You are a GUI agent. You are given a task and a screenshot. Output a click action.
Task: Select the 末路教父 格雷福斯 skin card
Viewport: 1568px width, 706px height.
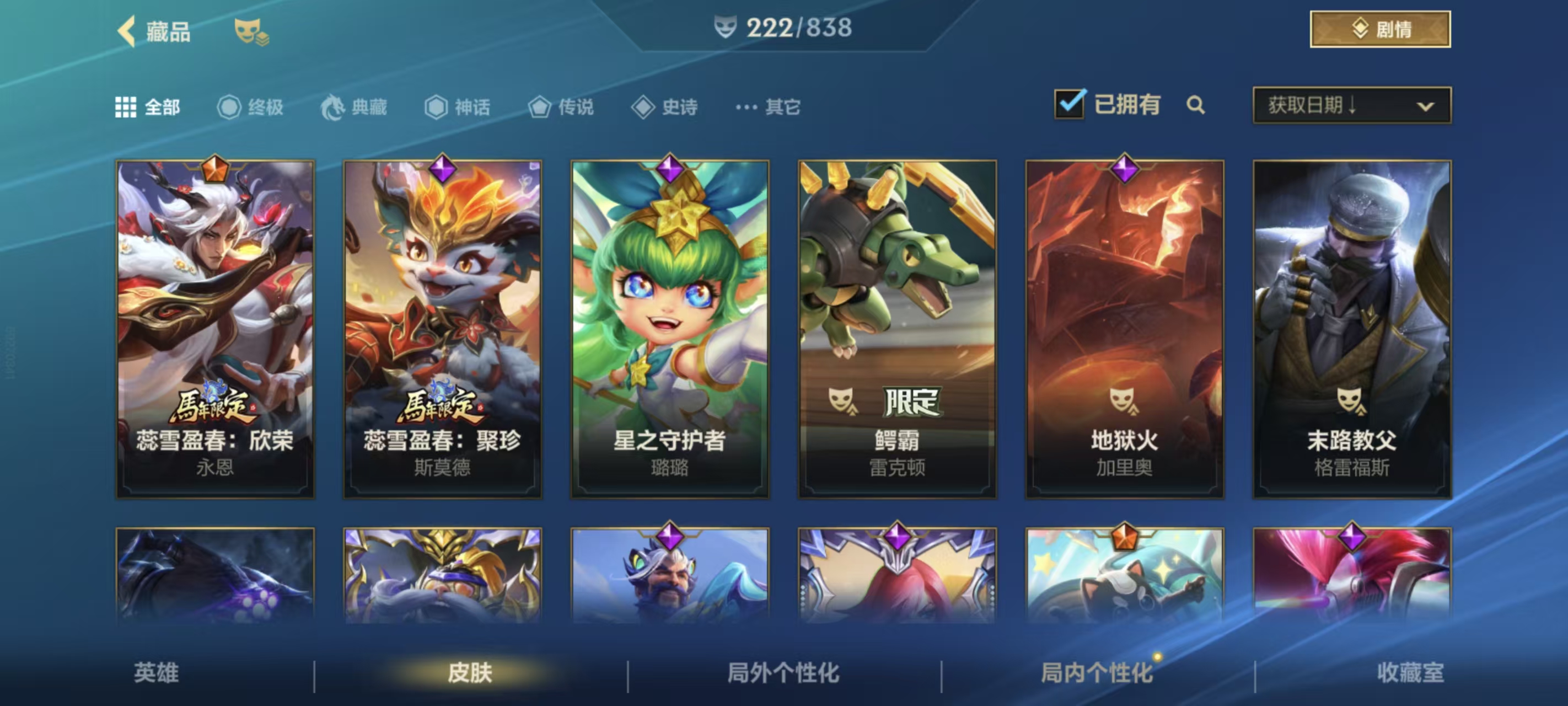click(x=1352, y=329)
